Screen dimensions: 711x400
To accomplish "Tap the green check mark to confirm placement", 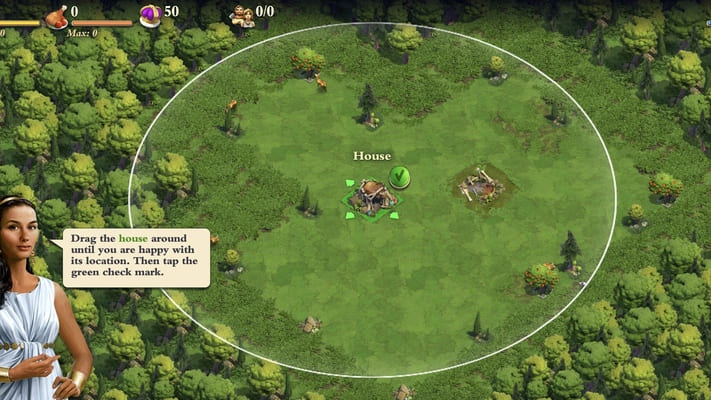I will point(399,177).
